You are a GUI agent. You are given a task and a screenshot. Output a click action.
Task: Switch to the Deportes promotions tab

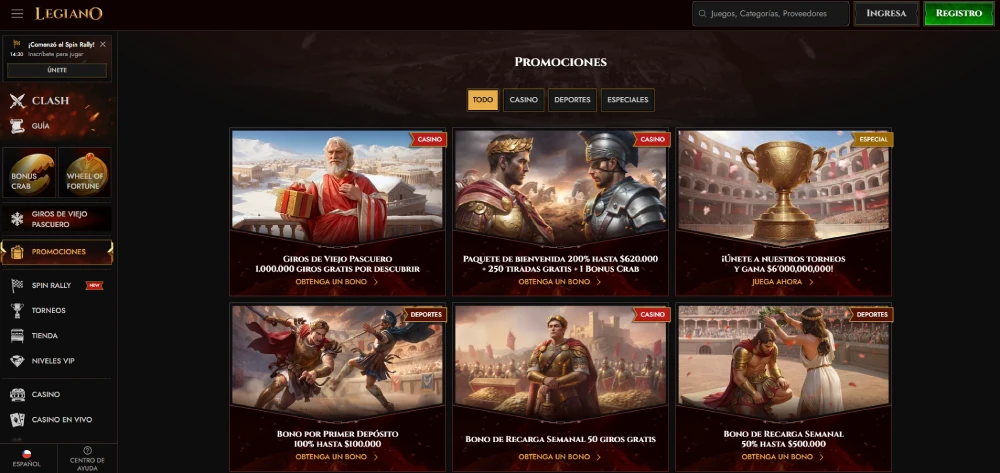click(x=572, y=99)
